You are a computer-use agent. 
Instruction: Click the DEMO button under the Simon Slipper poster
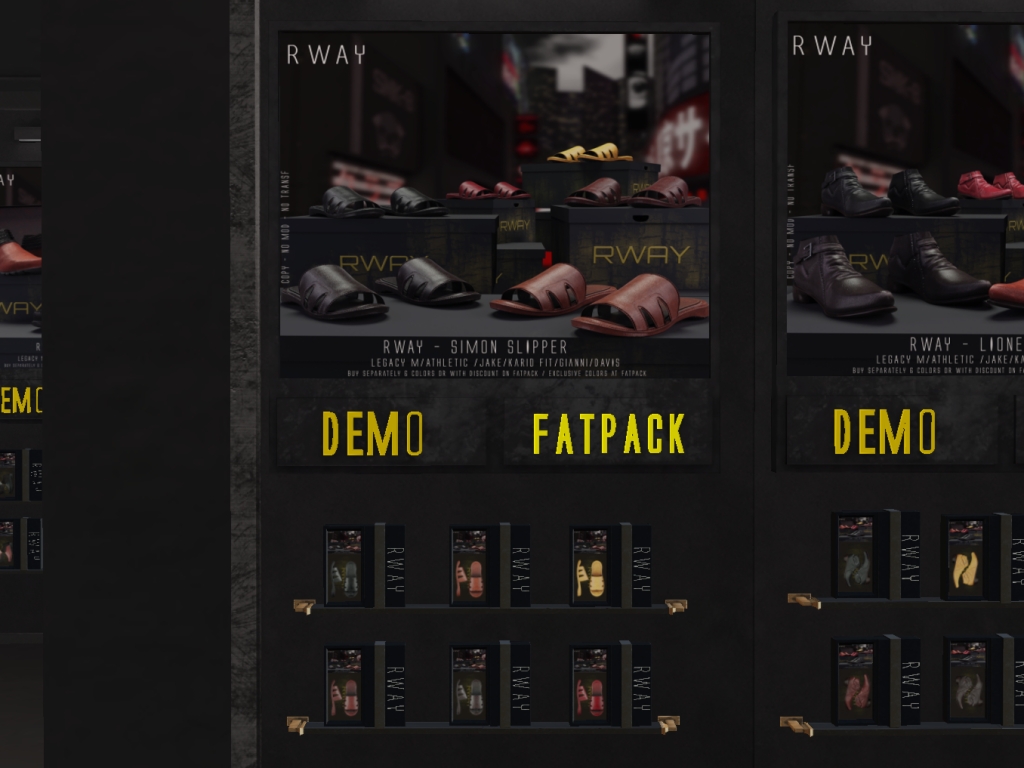click(x=373, y=432)
